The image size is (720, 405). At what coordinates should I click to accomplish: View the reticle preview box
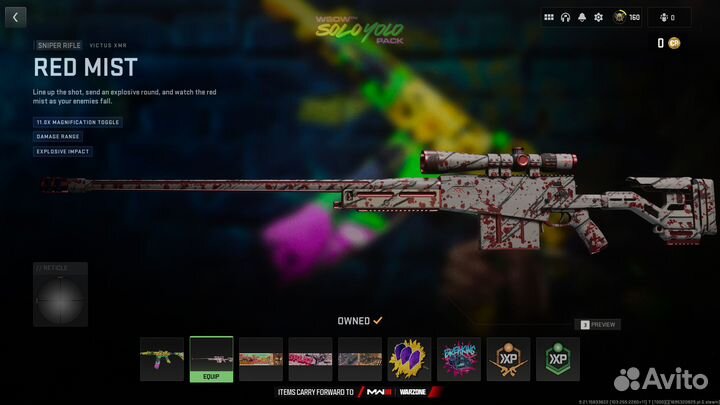point(60,298)
